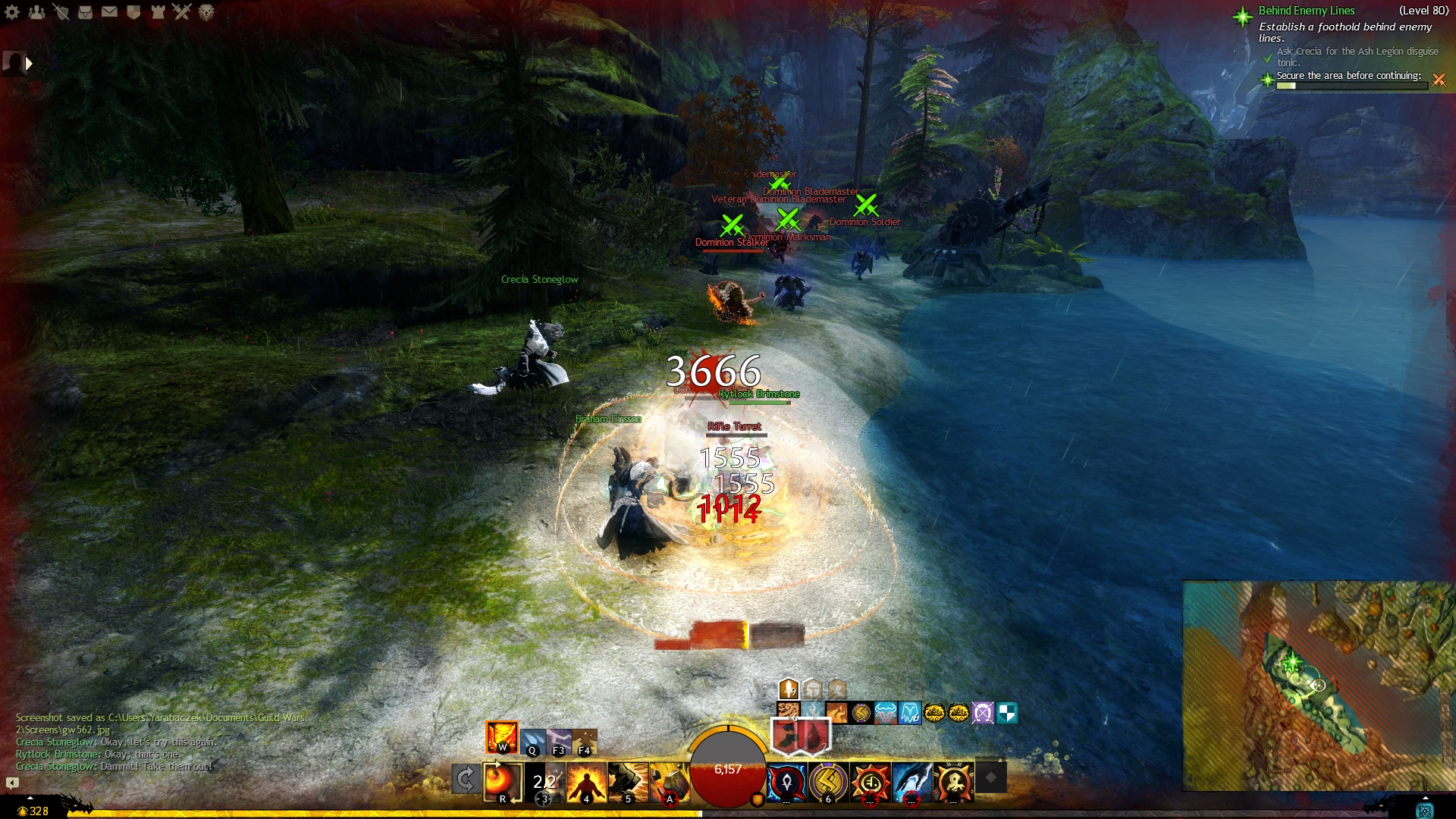This screenshot has width=1456, height=819.
Task: Open the inventory bag icon
Action: tap(85, 12)
